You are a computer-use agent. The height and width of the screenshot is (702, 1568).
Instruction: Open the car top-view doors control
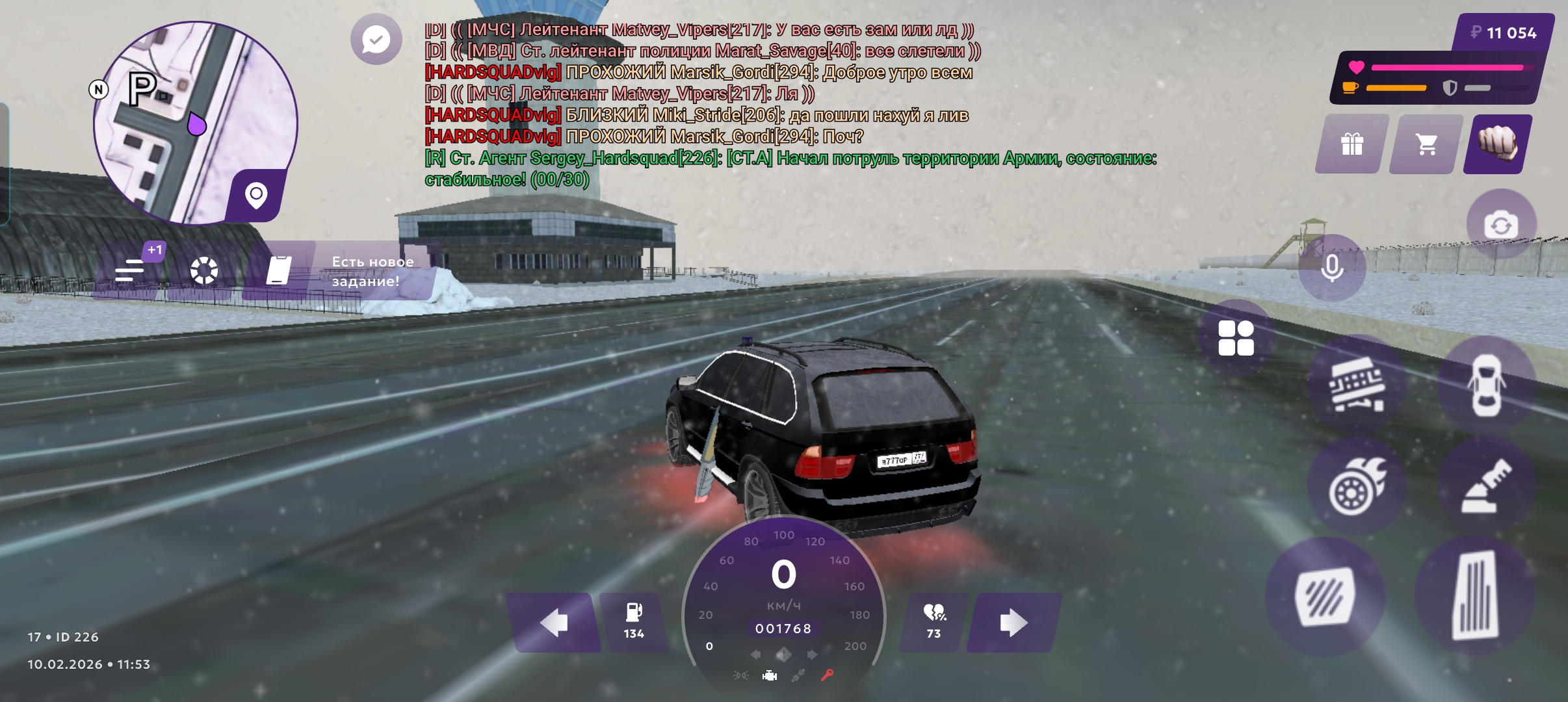pos(1486,385)
